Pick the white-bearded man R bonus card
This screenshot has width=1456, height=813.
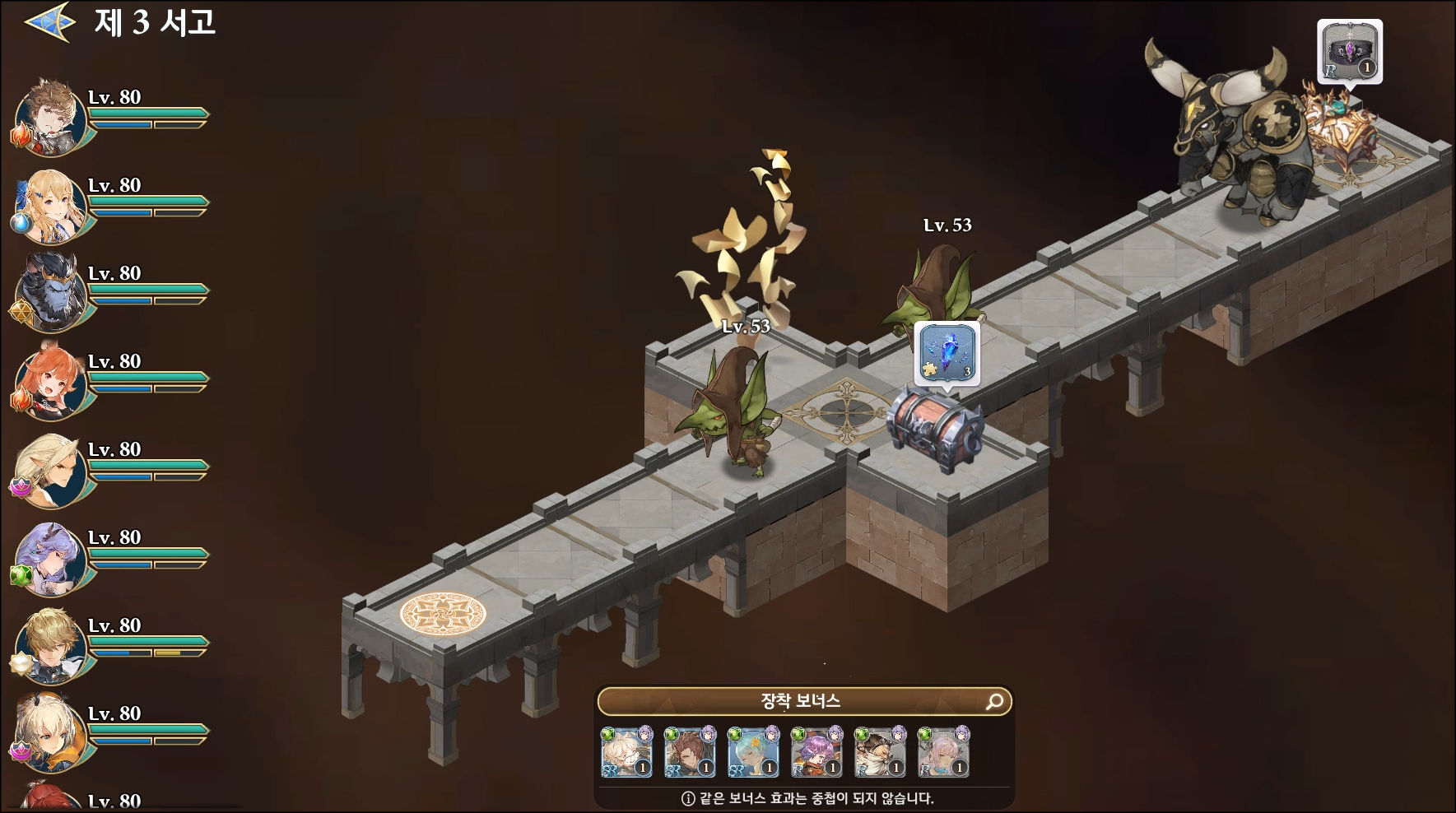pyautogui.click(x=881, y=752)
